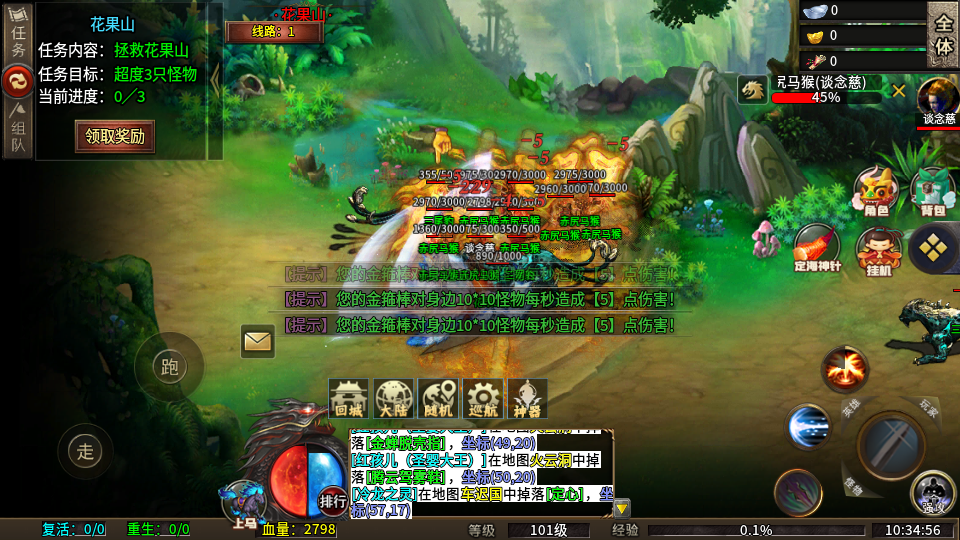Open the 角色 character sheet
The image size is (960, 540).
pos(875,191)
